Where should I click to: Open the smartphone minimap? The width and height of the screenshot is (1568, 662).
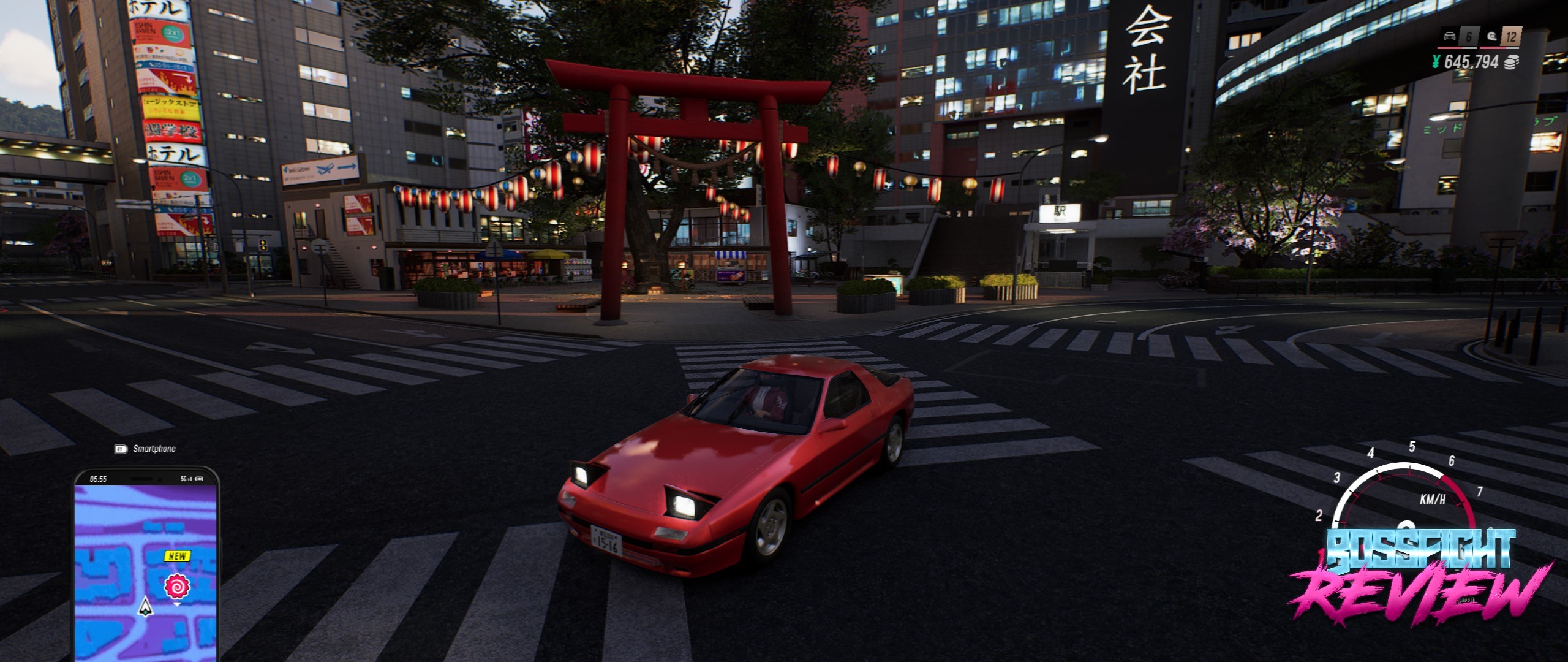coord(146,564)
